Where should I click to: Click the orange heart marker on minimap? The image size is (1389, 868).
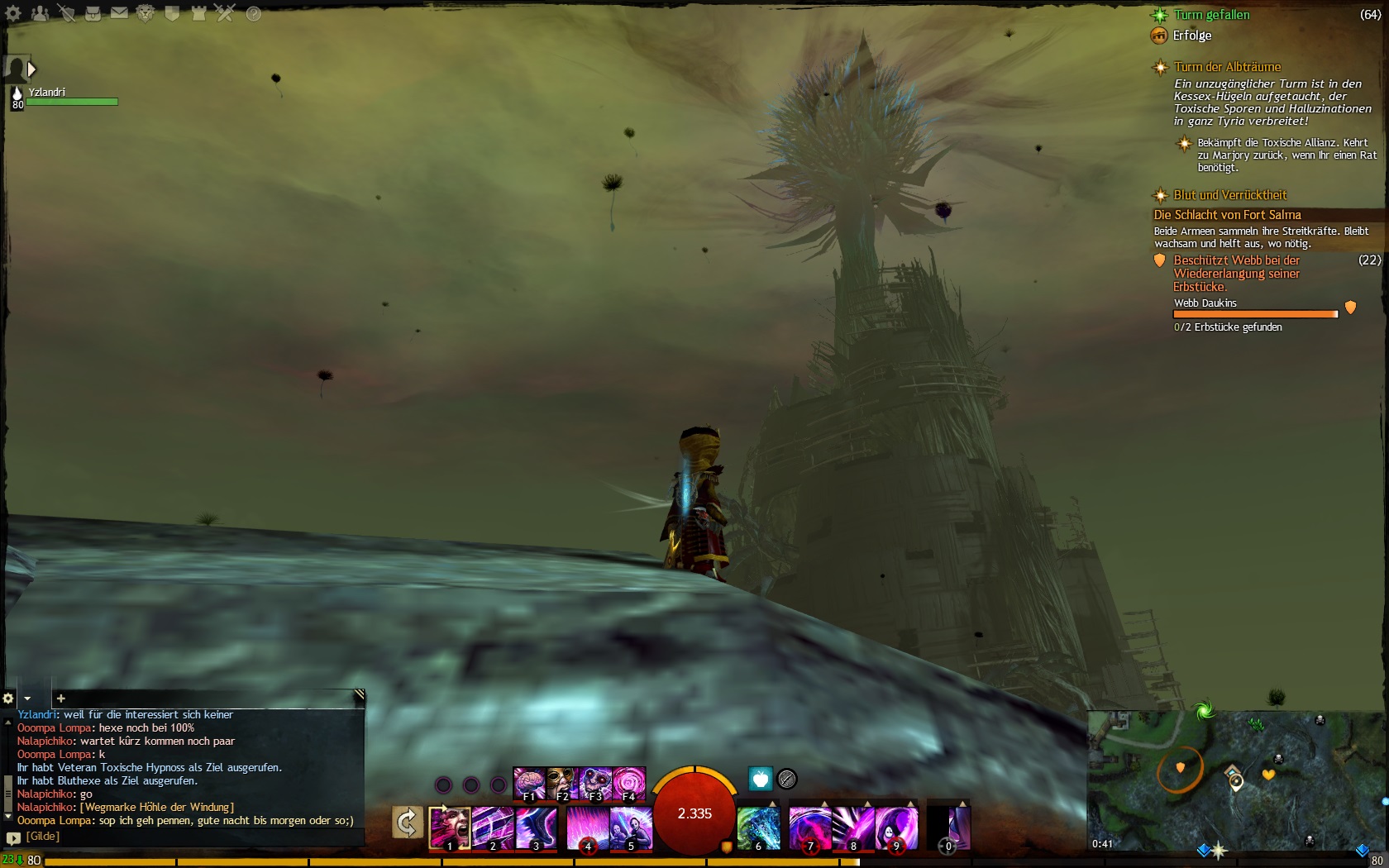pos(1267,775)
